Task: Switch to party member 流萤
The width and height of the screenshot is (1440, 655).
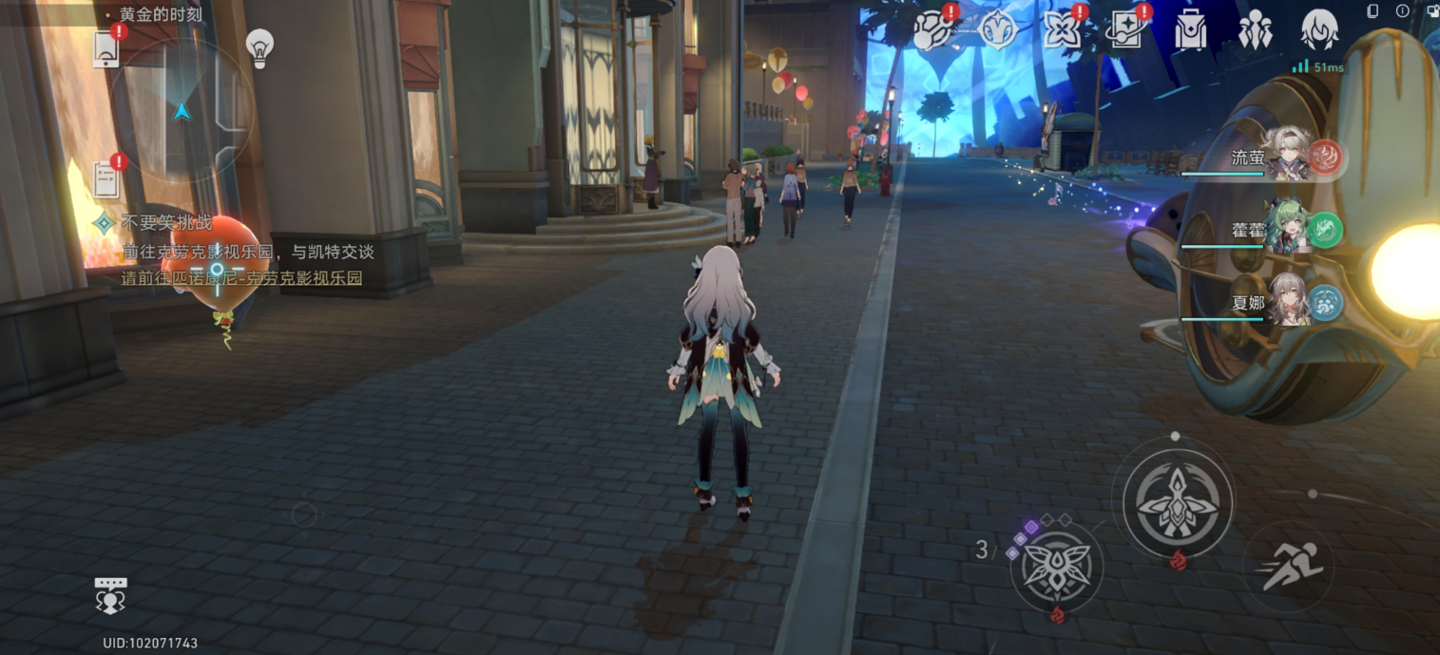Action: click(x=1285, y=158)
